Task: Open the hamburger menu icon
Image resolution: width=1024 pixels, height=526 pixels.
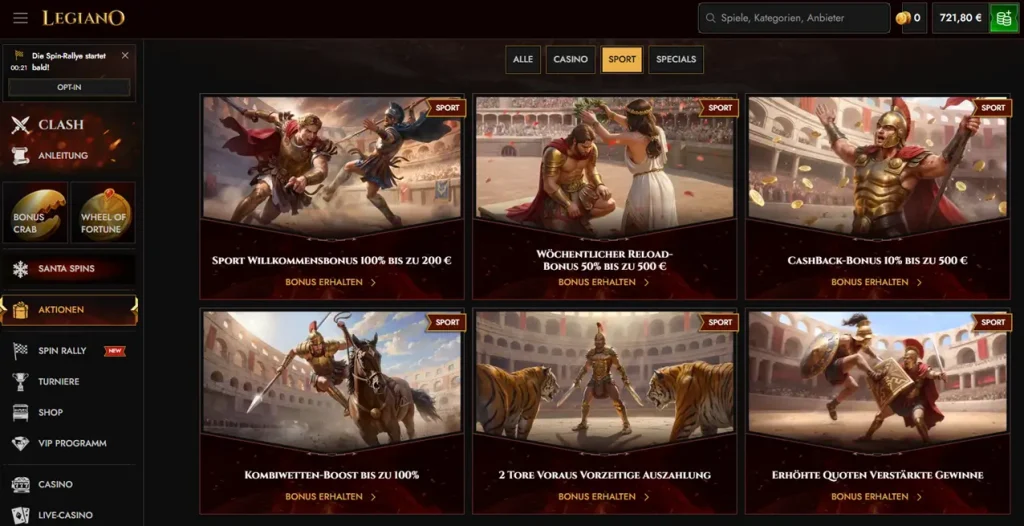Action: (x=20, y=18)
